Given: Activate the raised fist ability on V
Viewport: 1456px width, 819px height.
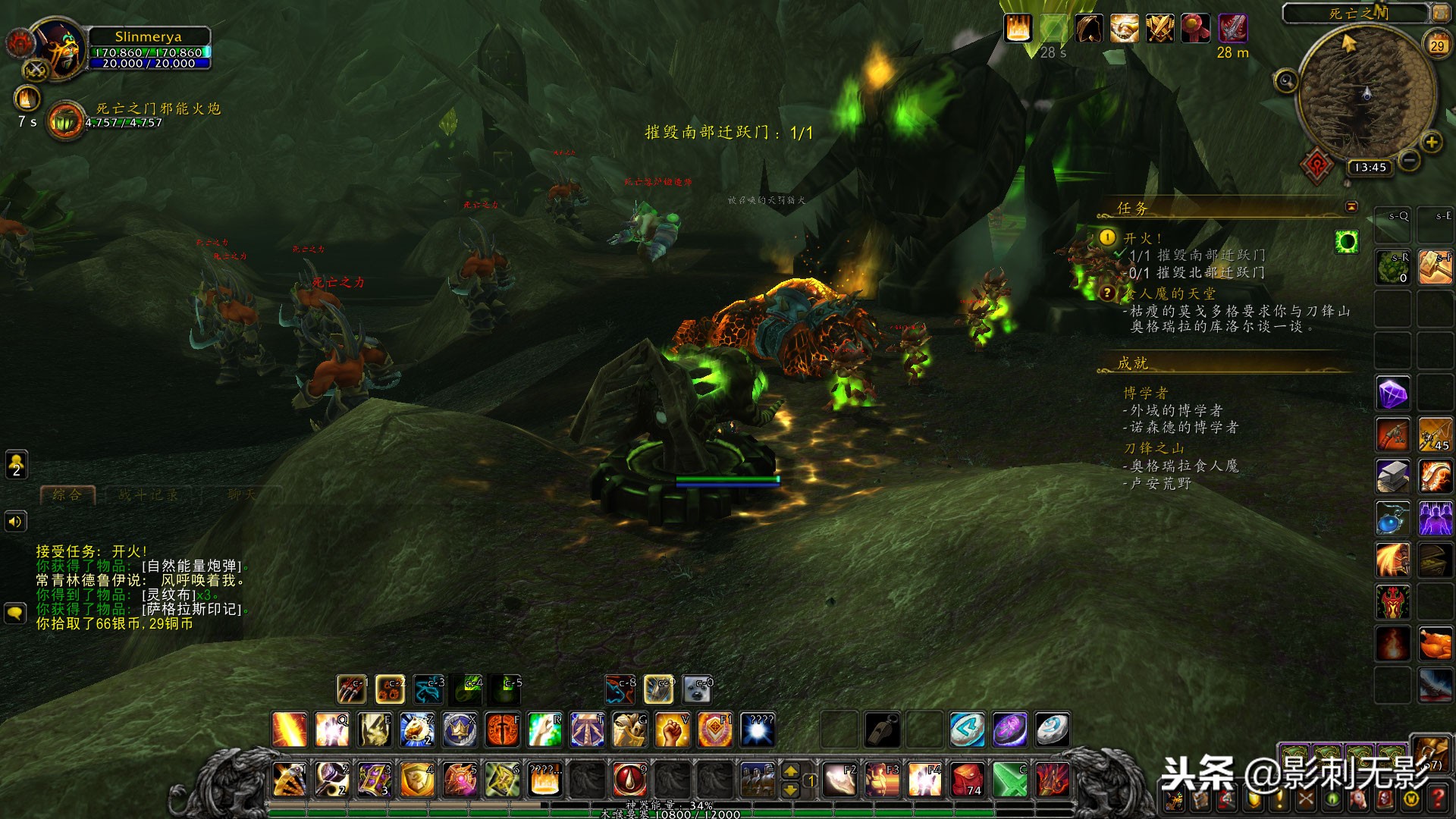Looking at the screenshot, I should pyautogui.click(x=672, y=730).
